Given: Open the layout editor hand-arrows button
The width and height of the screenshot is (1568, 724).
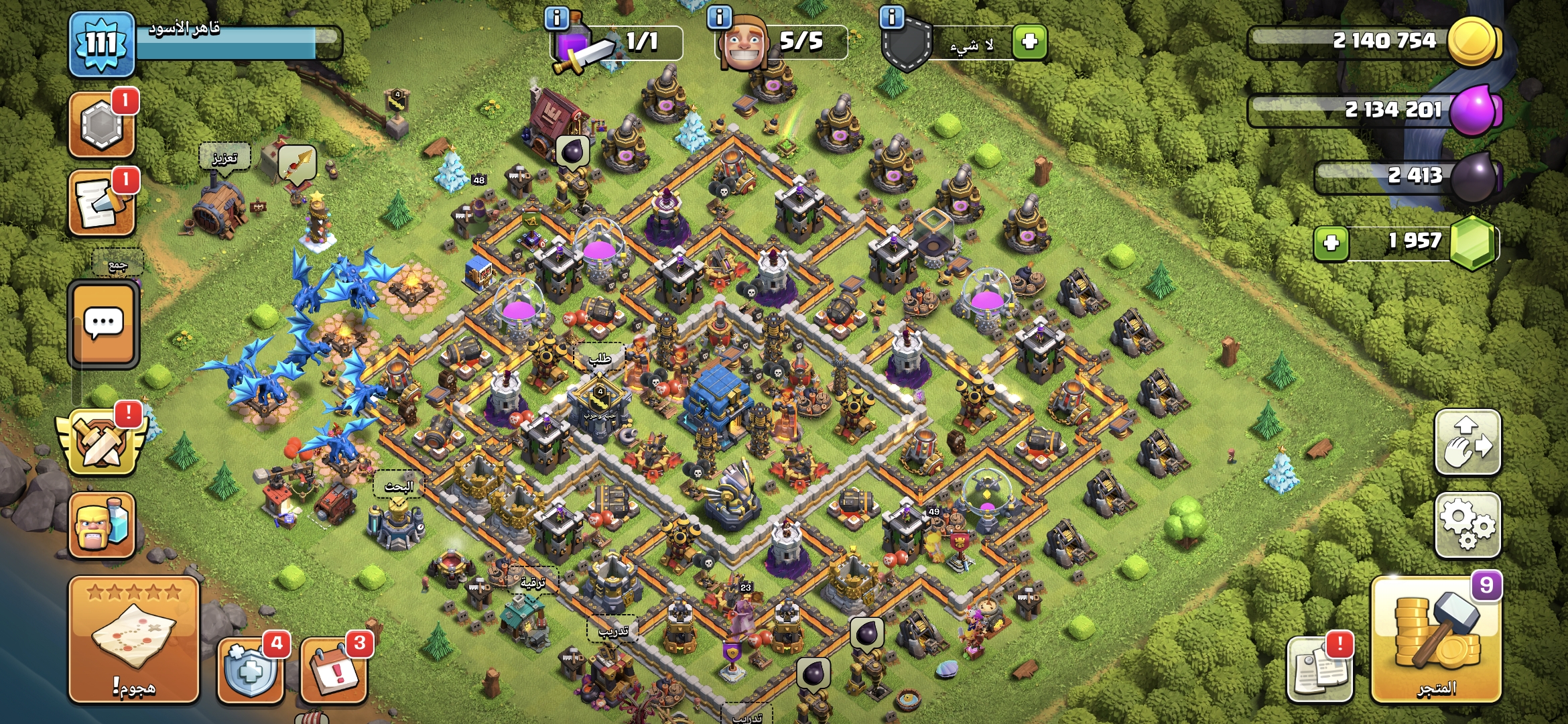Looking at the screenshot, I should pyautogui.click(x=1467, y=442).
